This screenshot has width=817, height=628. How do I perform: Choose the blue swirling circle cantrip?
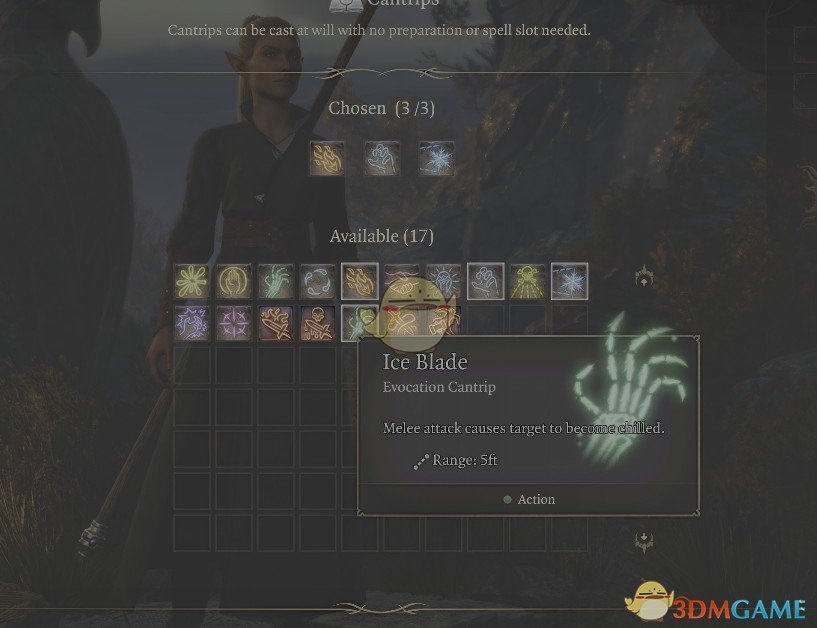click(318, 281)
